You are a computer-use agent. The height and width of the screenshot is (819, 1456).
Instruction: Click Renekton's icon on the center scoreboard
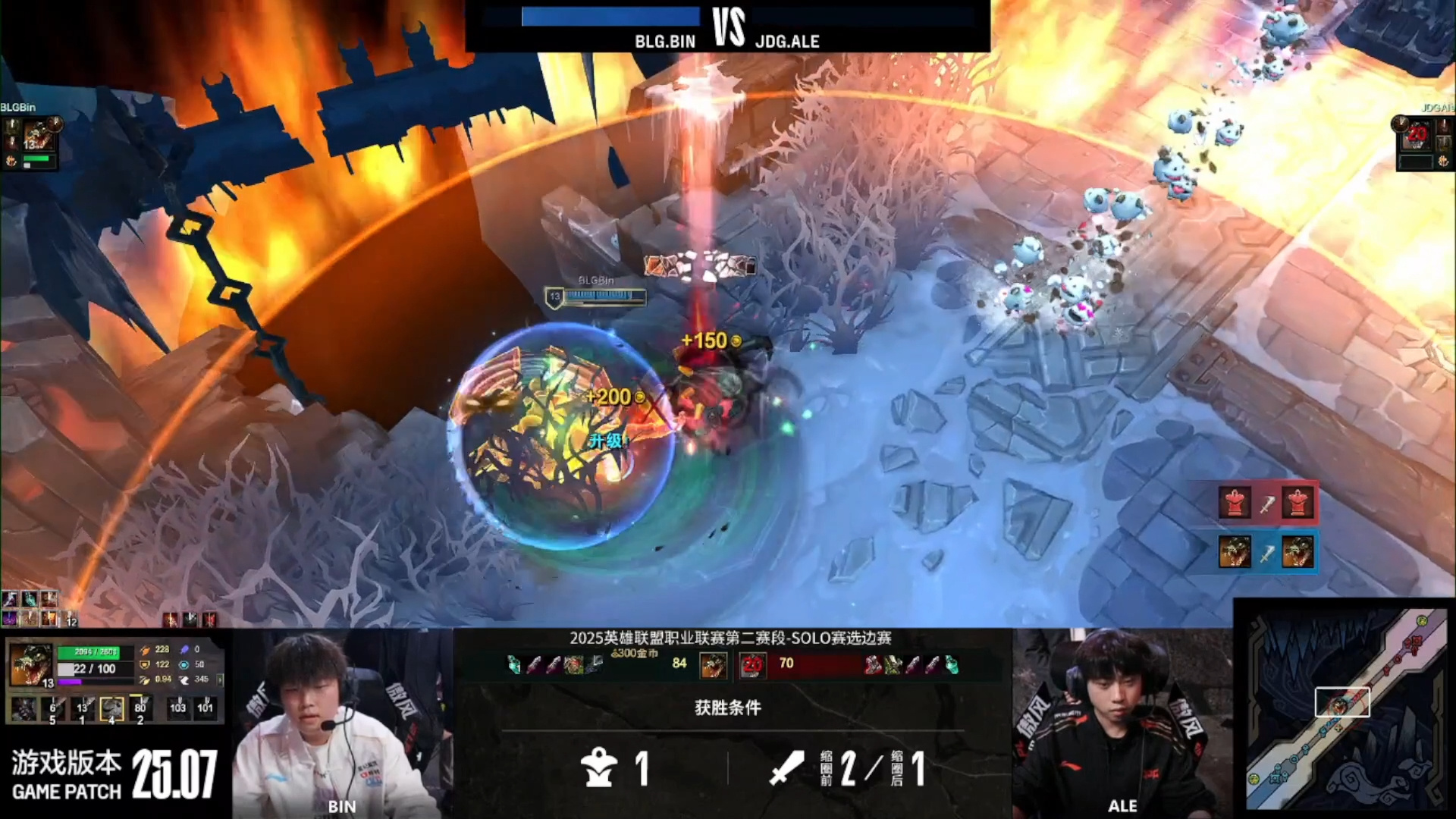pyautogui.click(x=713, y=665)
